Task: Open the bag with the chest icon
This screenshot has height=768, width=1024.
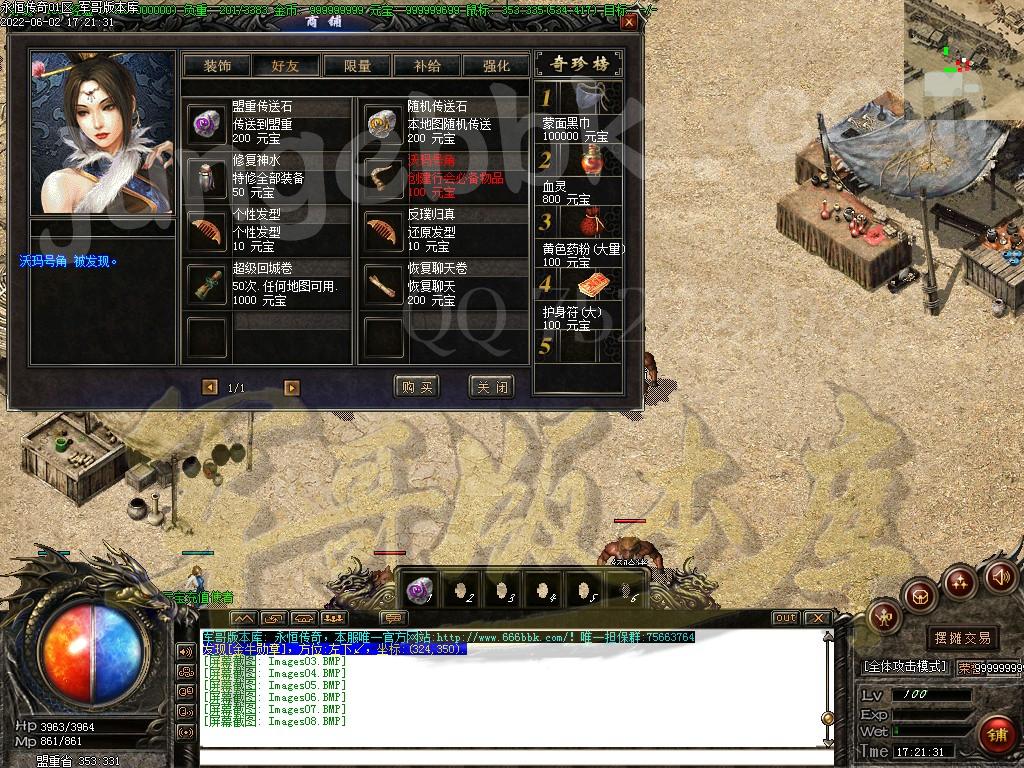Action: (x=920, y=597)
